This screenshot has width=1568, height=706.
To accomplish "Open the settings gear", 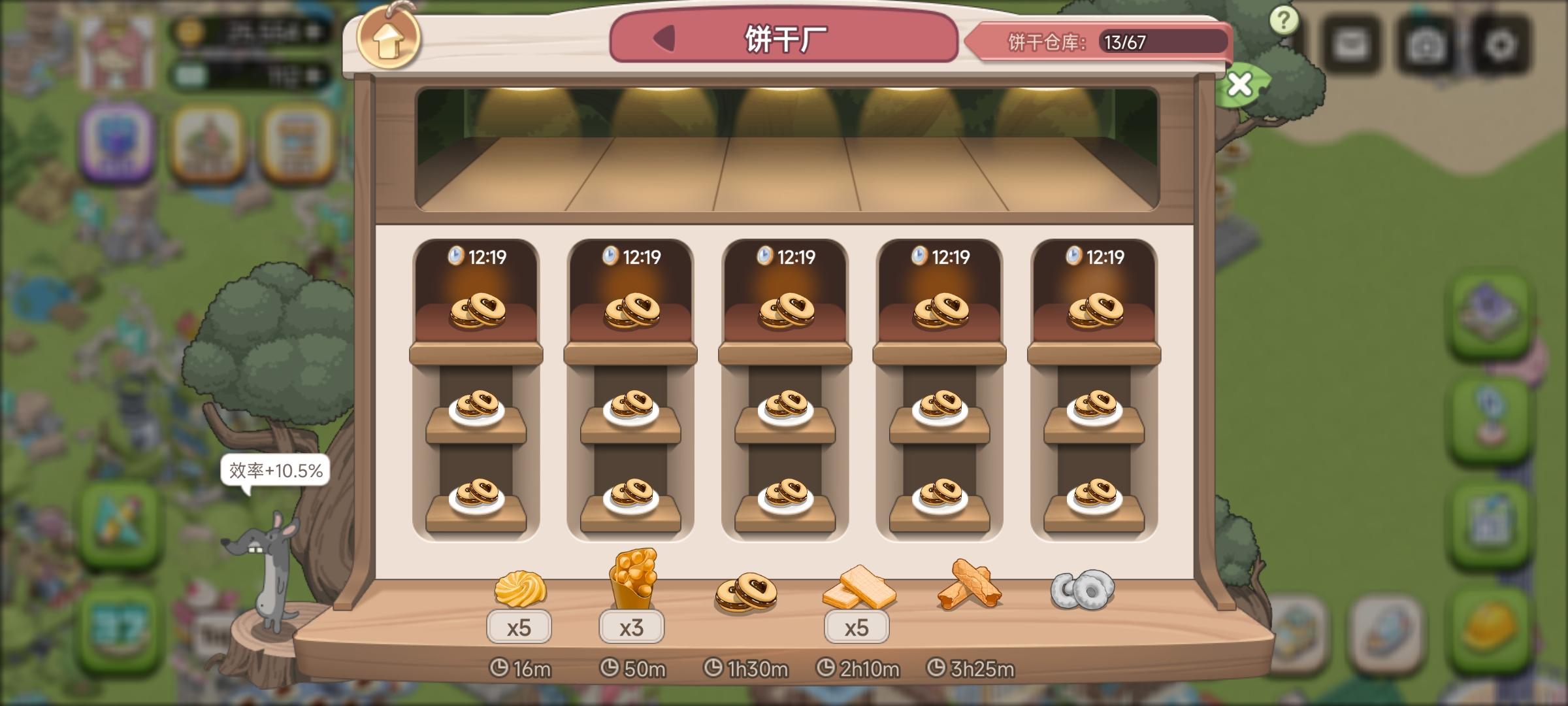I will 1499,42.
